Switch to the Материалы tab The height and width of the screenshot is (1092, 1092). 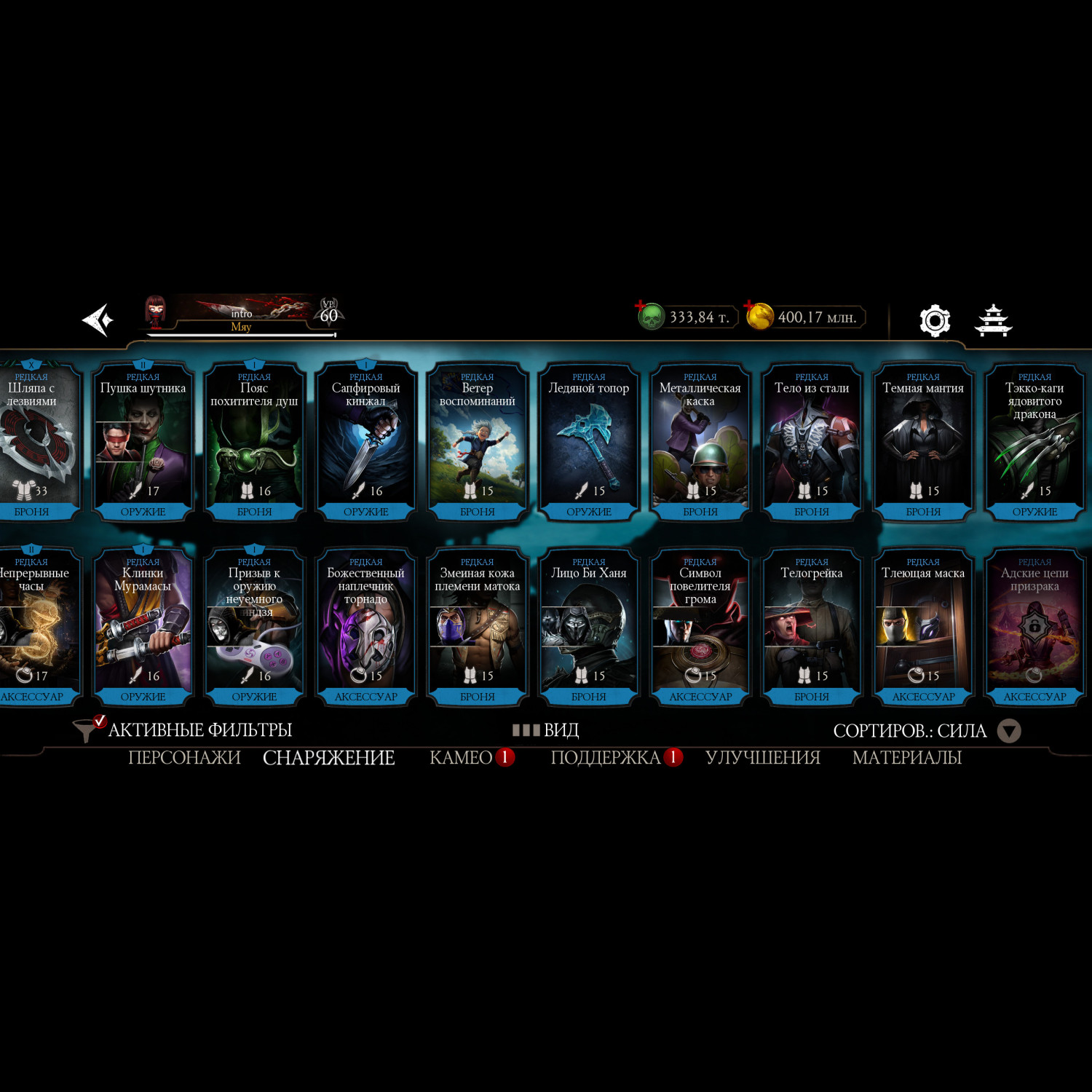coord(907,758)
